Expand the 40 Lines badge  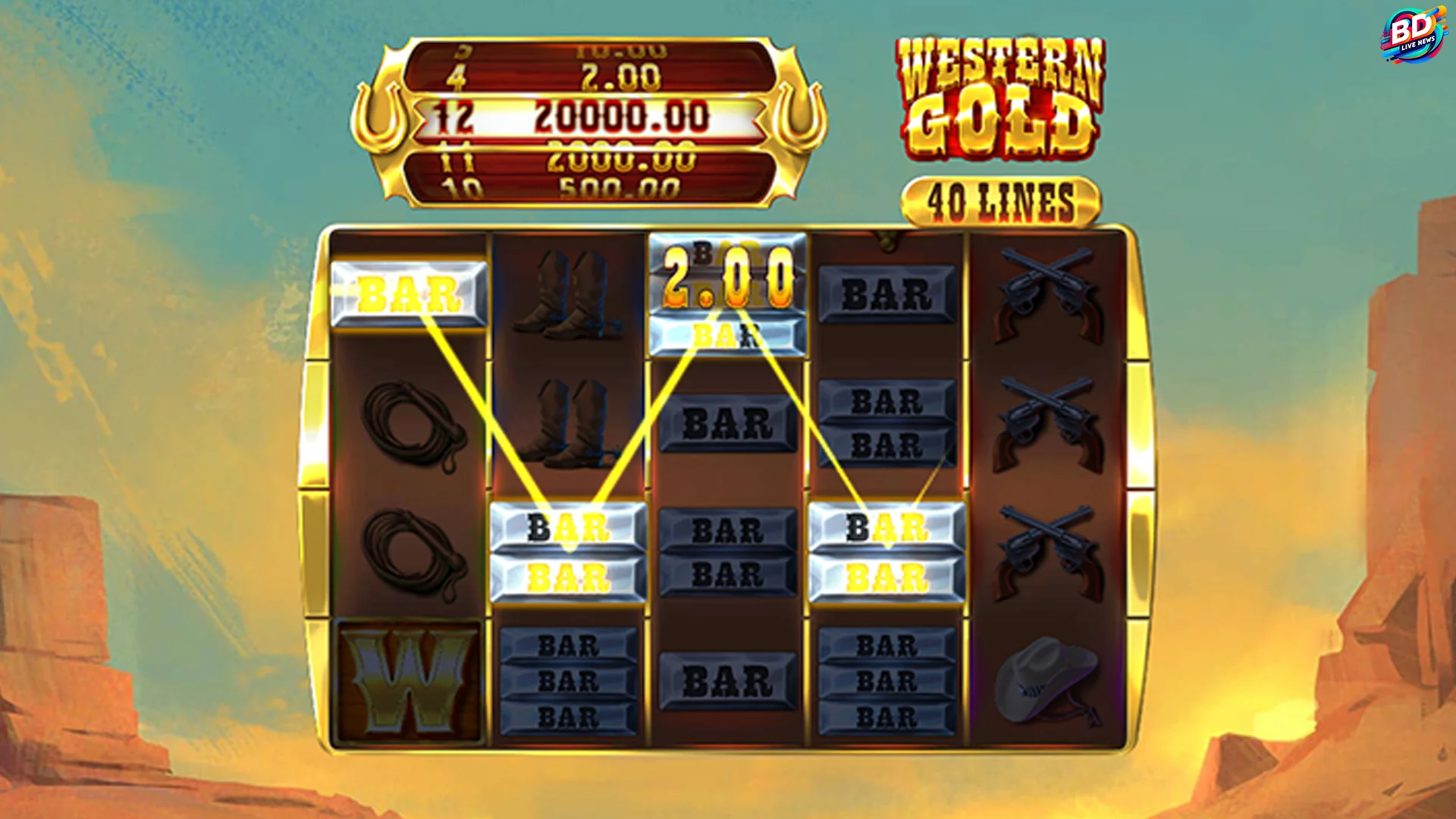1001,195
